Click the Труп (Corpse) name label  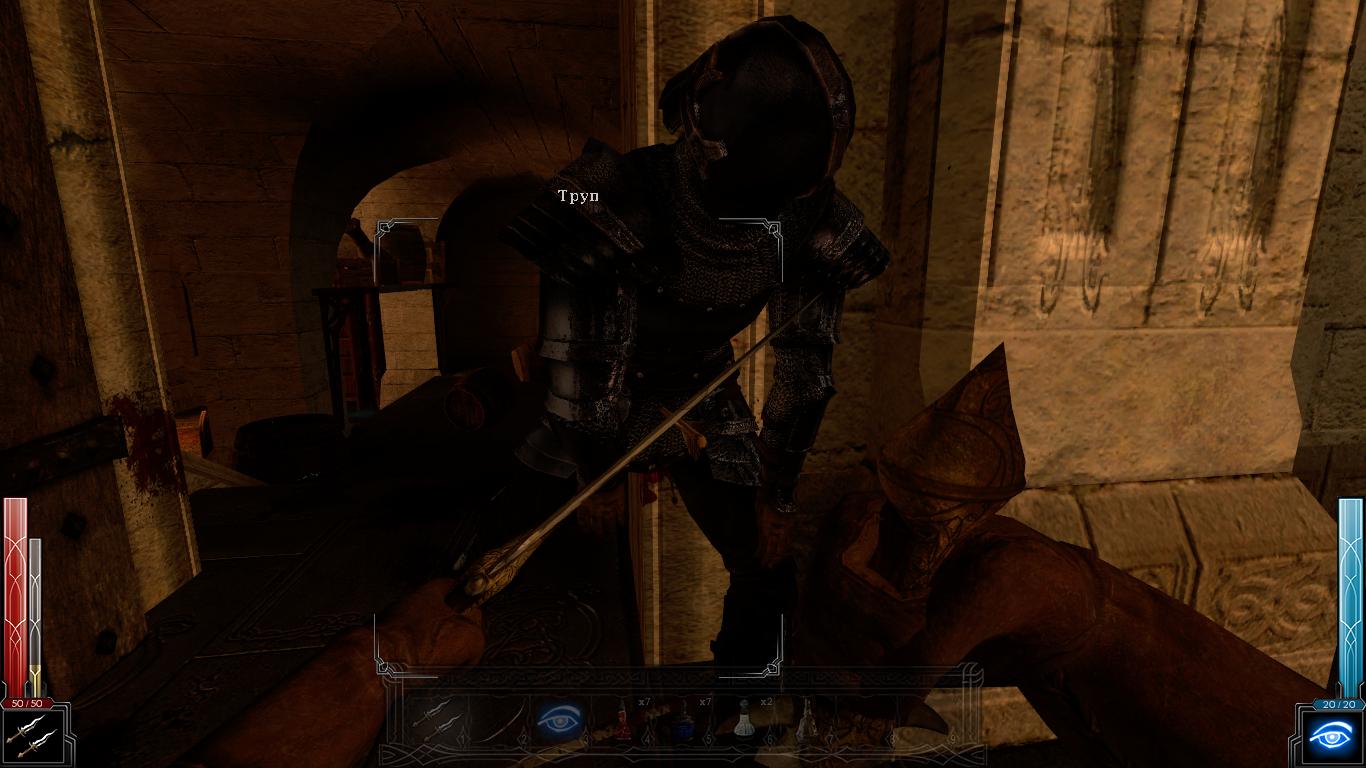[578, 195]
